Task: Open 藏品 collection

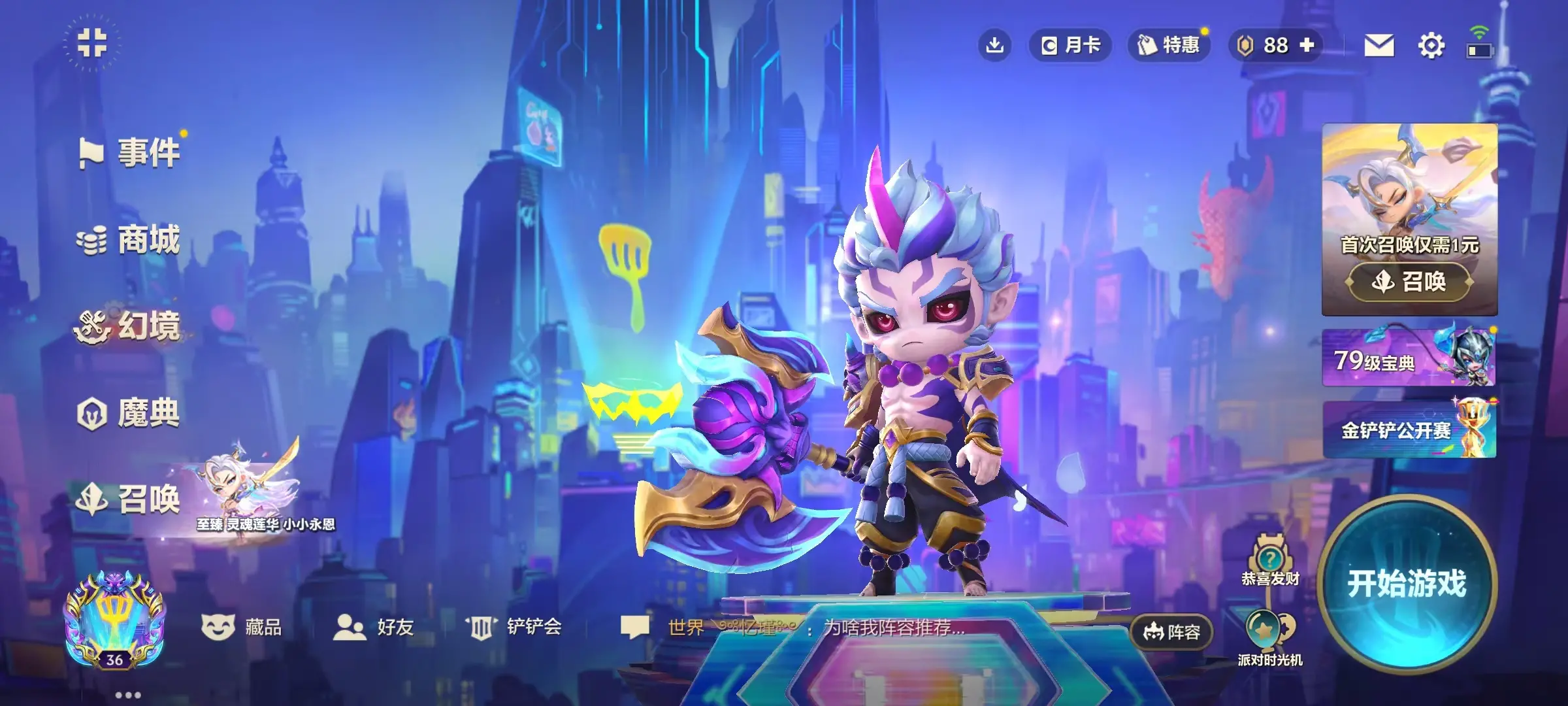Action: pos(242,628)
